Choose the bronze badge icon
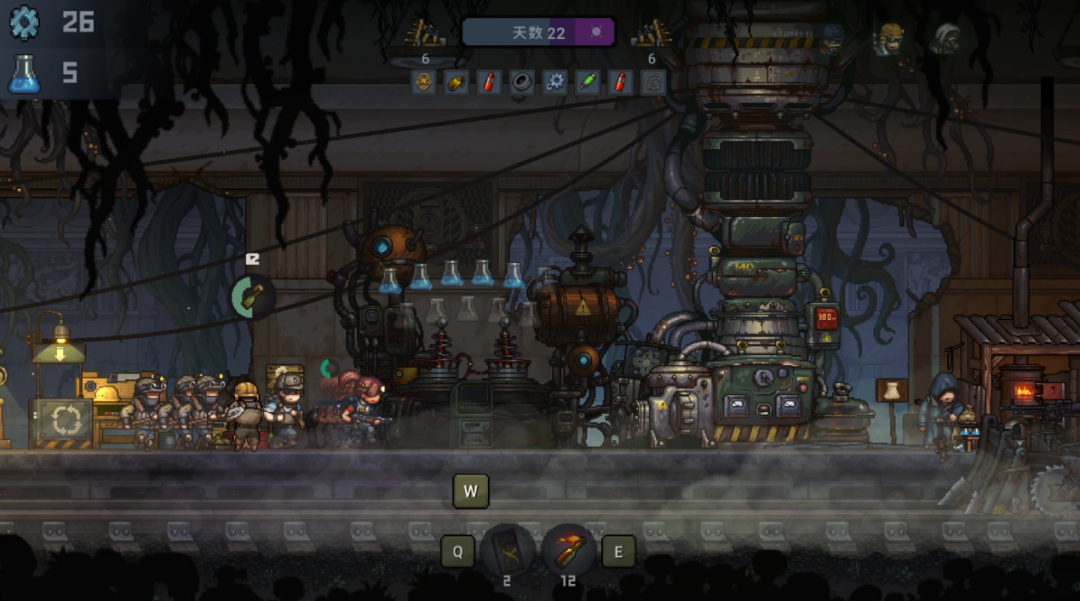 [x=424, y=82]
